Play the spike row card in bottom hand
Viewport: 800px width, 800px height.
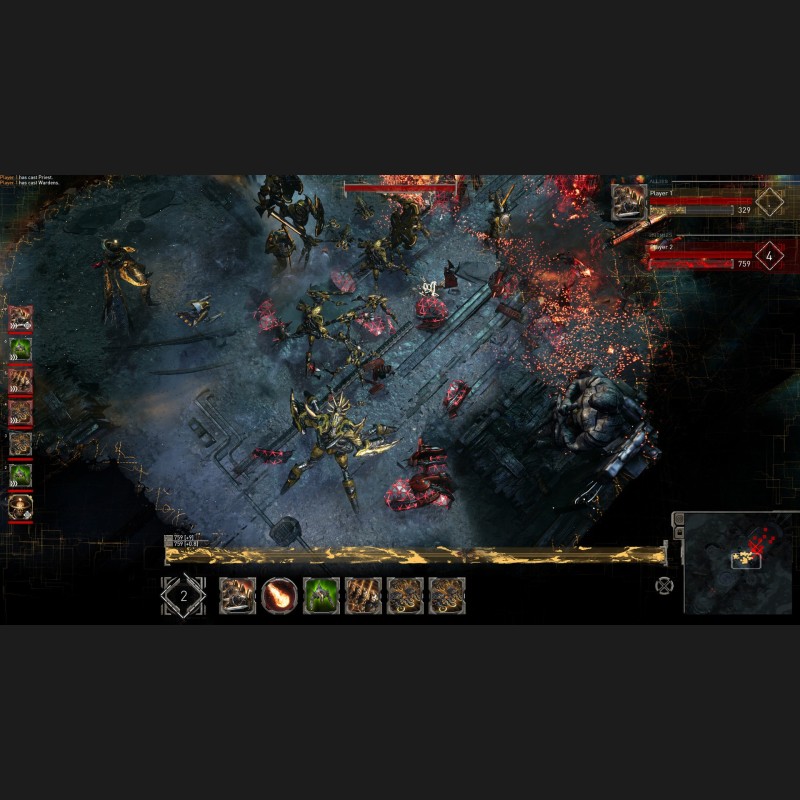pyautogui.click(x=362, y=596)
